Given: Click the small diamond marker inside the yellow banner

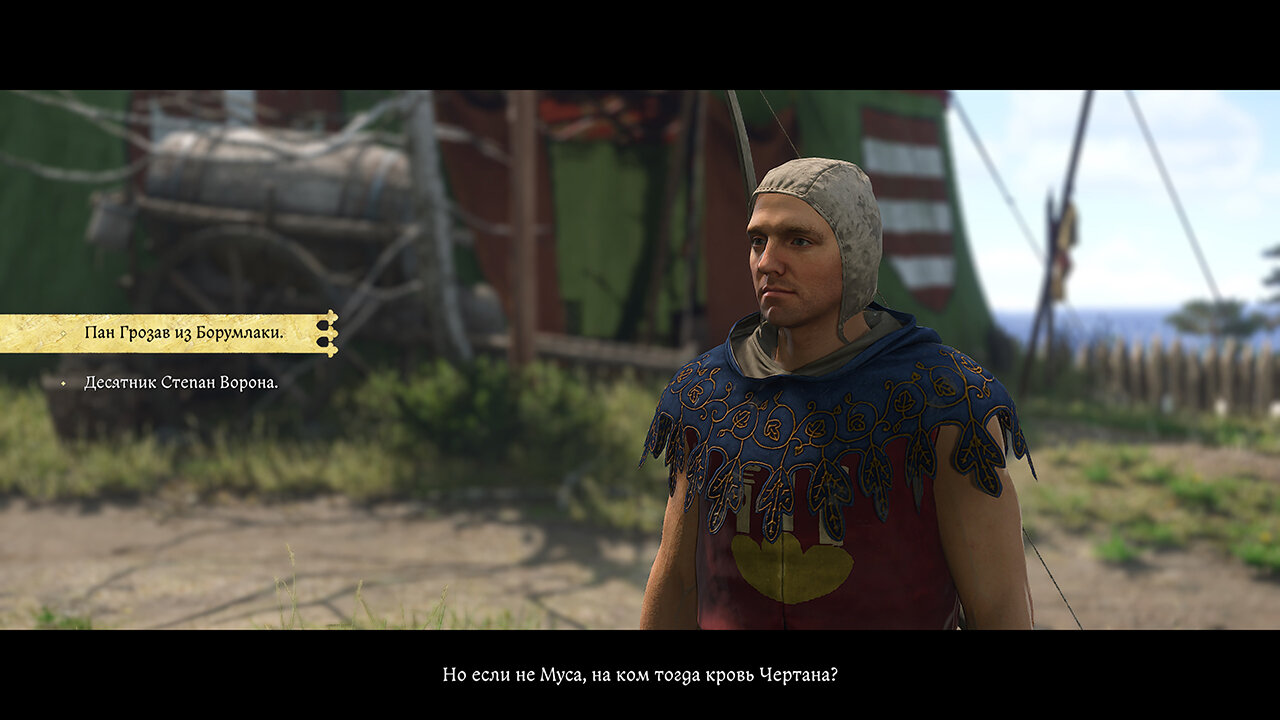Looking at the screenshot, I should click(62, 332).
